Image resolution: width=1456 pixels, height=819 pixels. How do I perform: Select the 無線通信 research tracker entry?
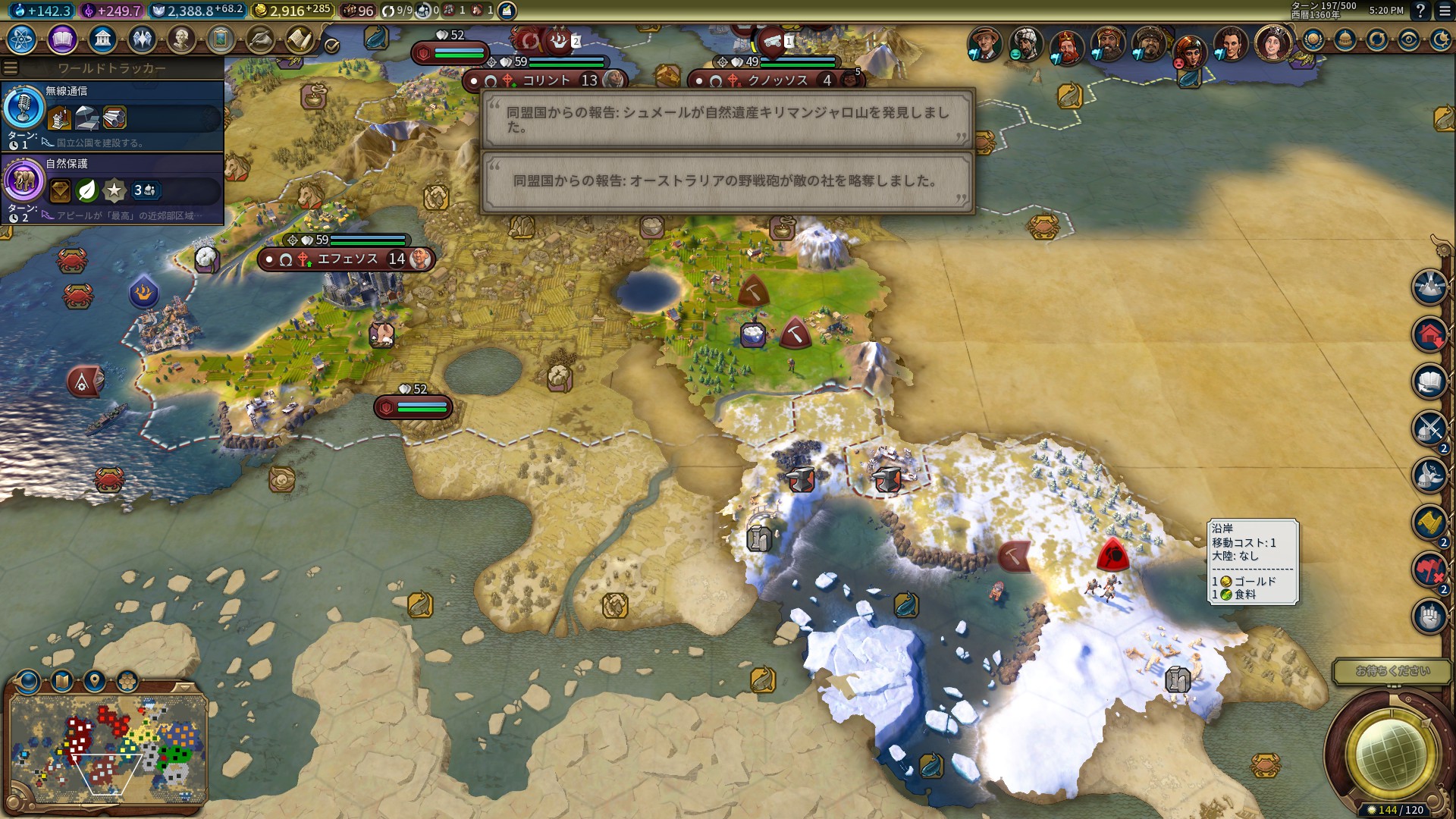112,115
